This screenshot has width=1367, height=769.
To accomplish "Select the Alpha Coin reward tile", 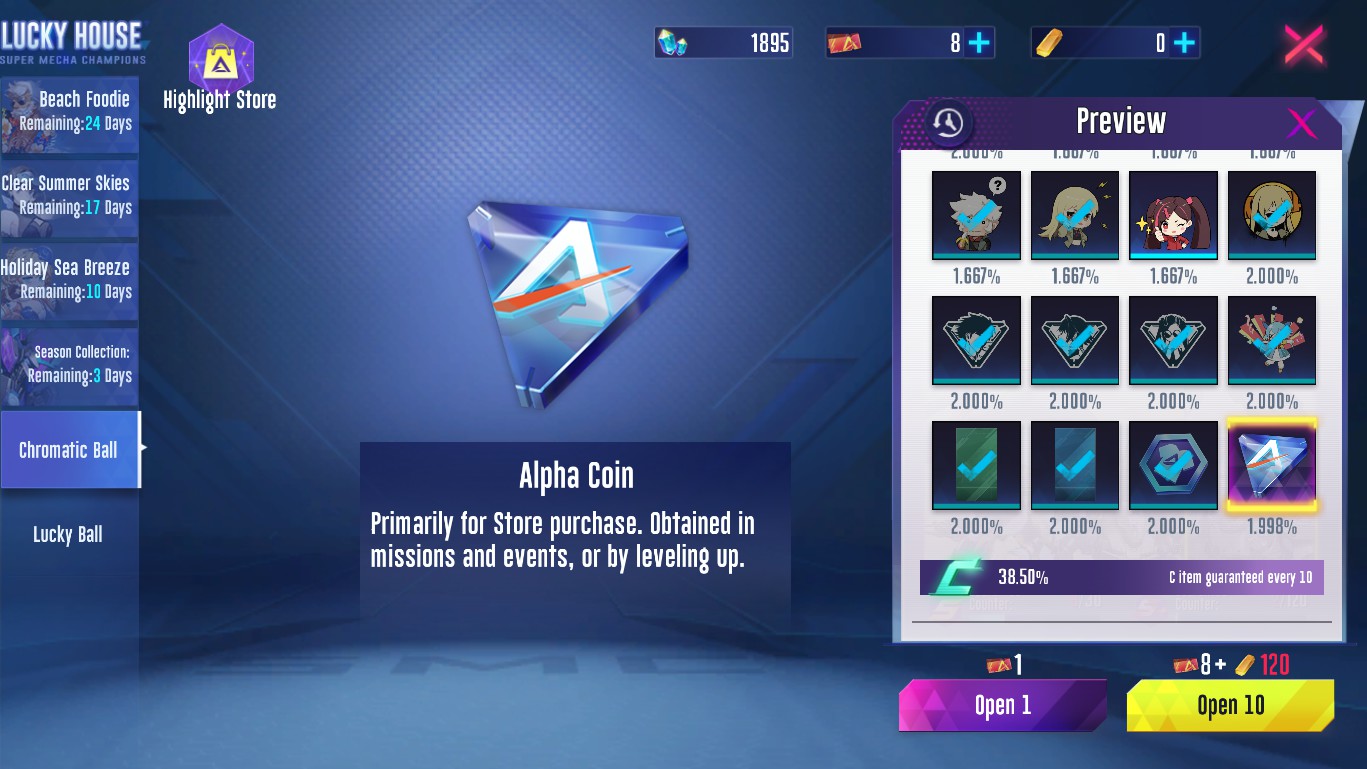I will click(x=1271, y=465).
